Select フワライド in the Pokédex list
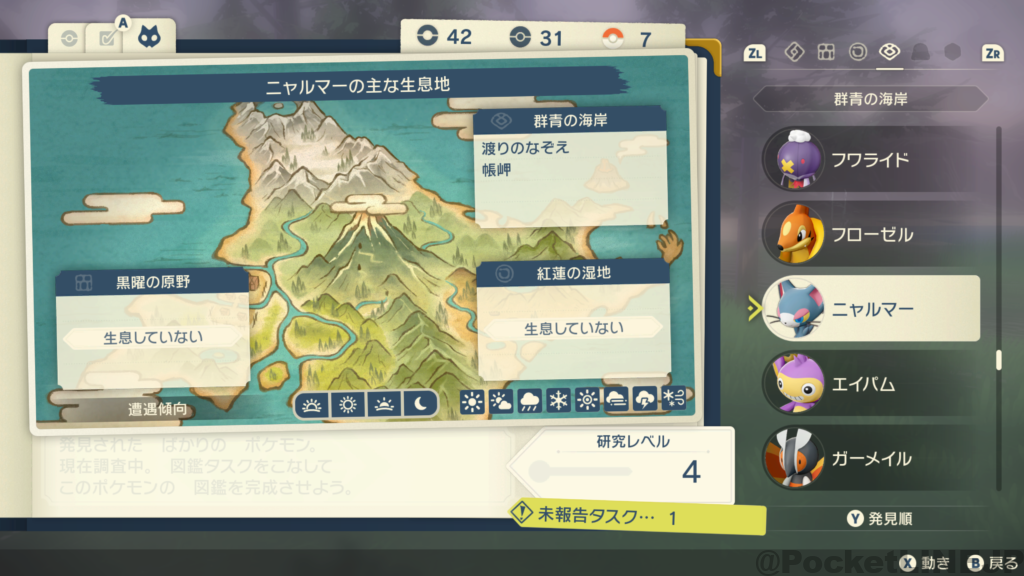1024x576 pixels. click(x=869, y=160)
